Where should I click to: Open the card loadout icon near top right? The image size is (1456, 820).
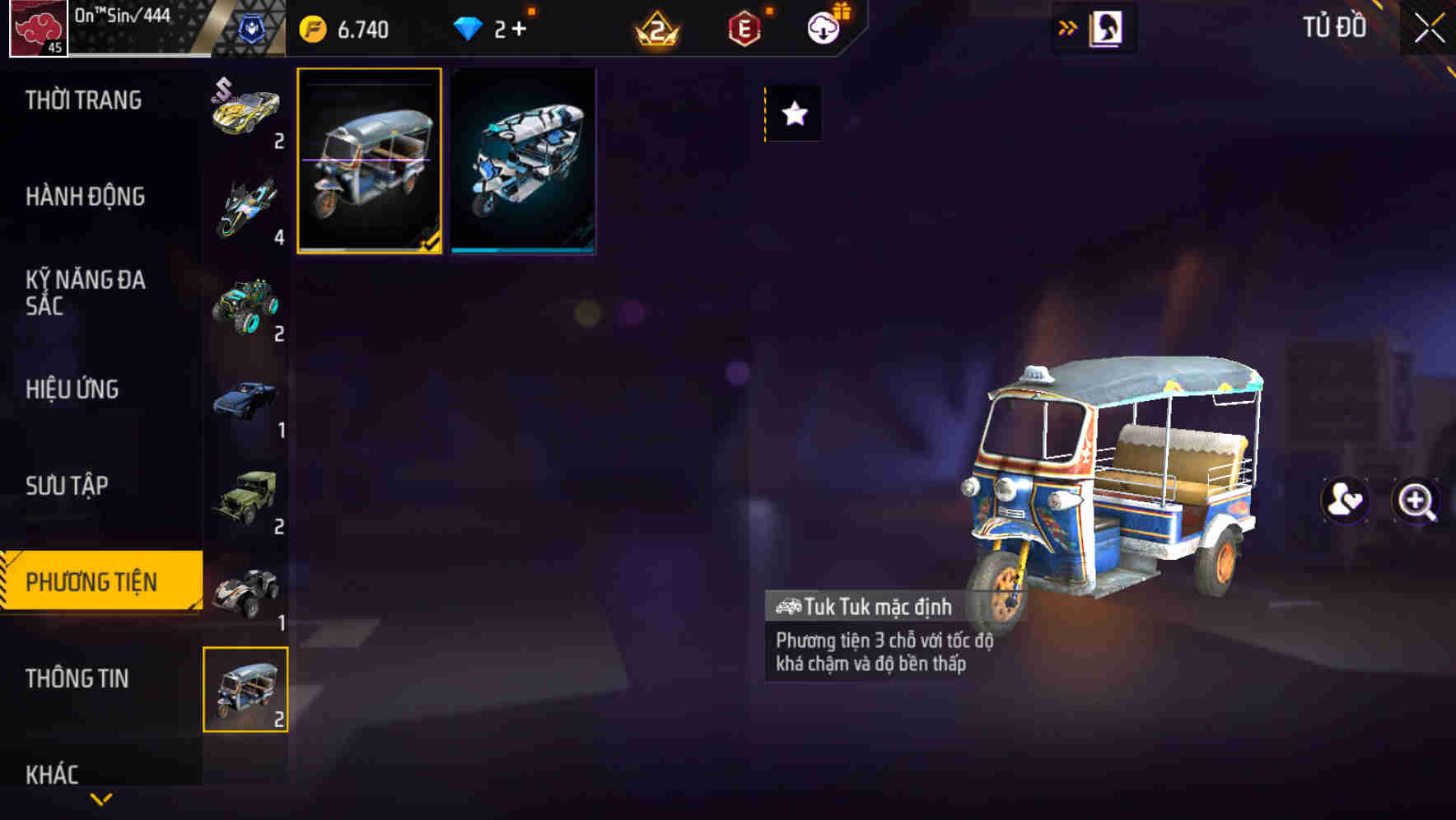coord(1108,27)
